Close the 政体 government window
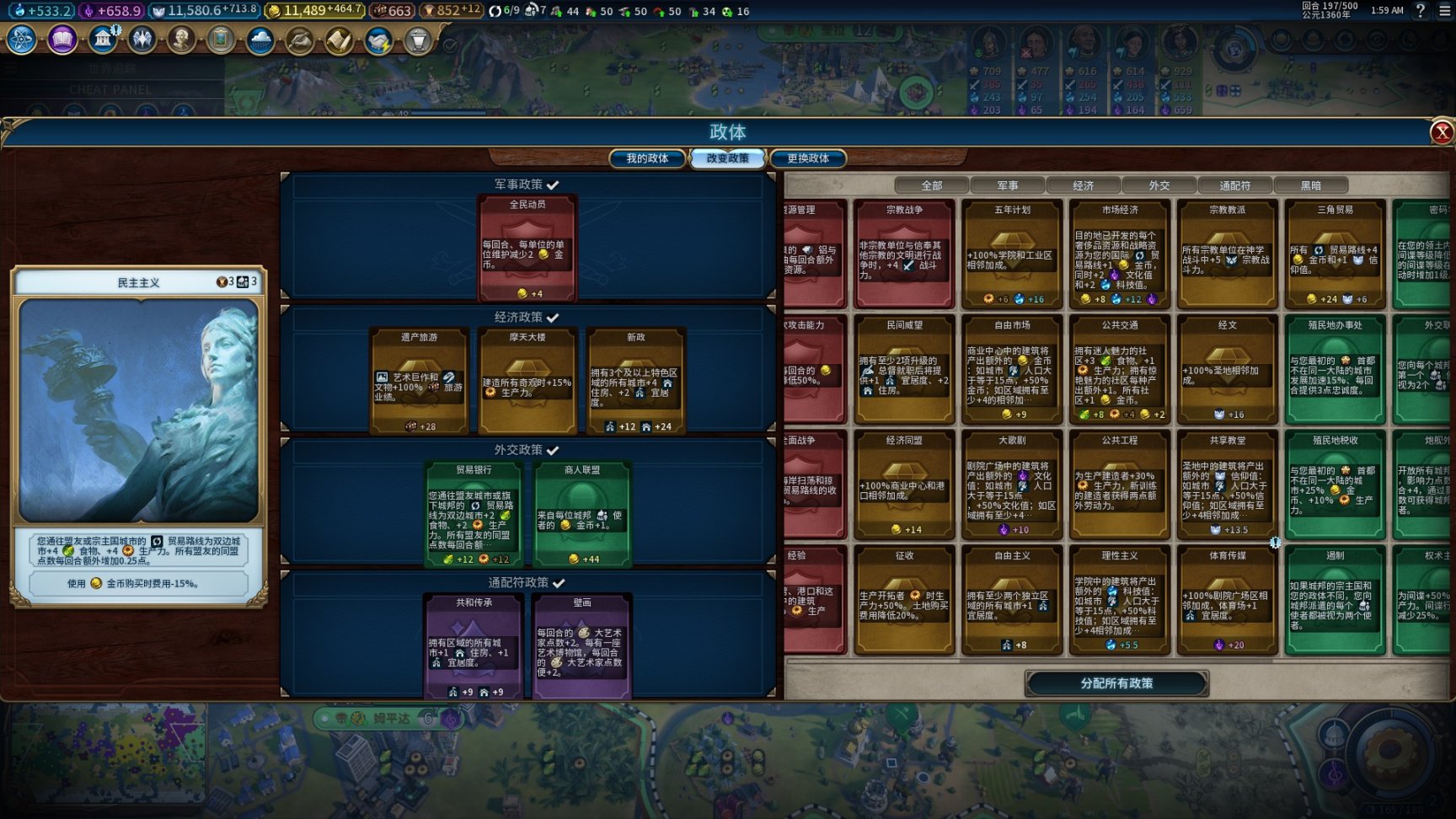The width and height of the screenshot is (1456, 819). [x=1442, y=132]
